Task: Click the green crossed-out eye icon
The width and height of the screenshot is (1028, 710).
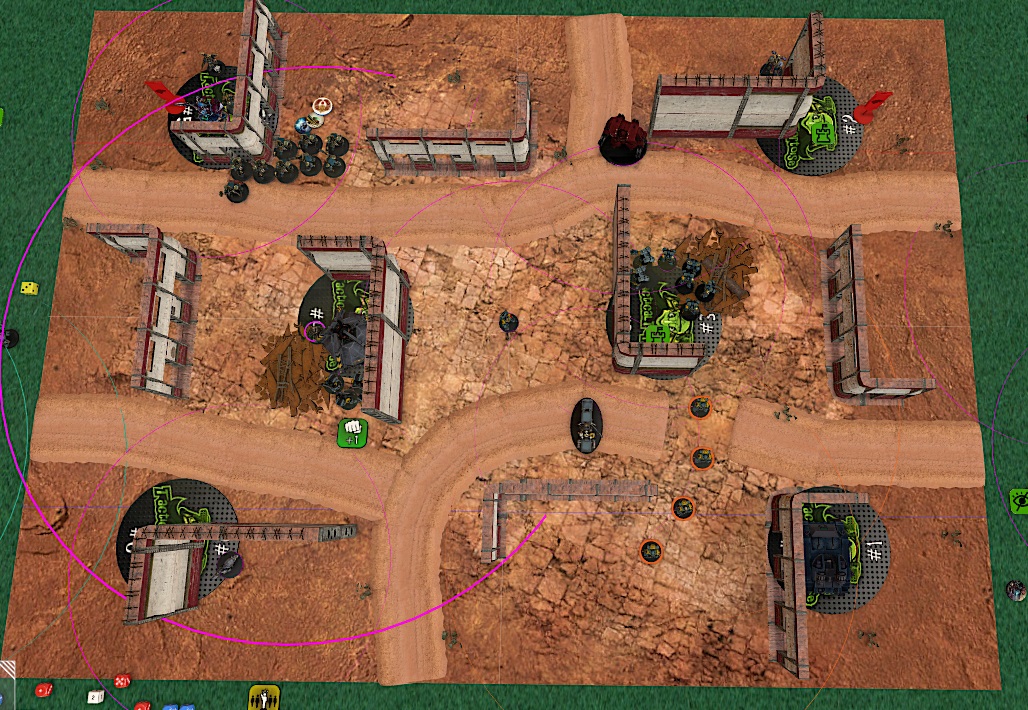Action: pyautogui.click(x=1019, y=500)
